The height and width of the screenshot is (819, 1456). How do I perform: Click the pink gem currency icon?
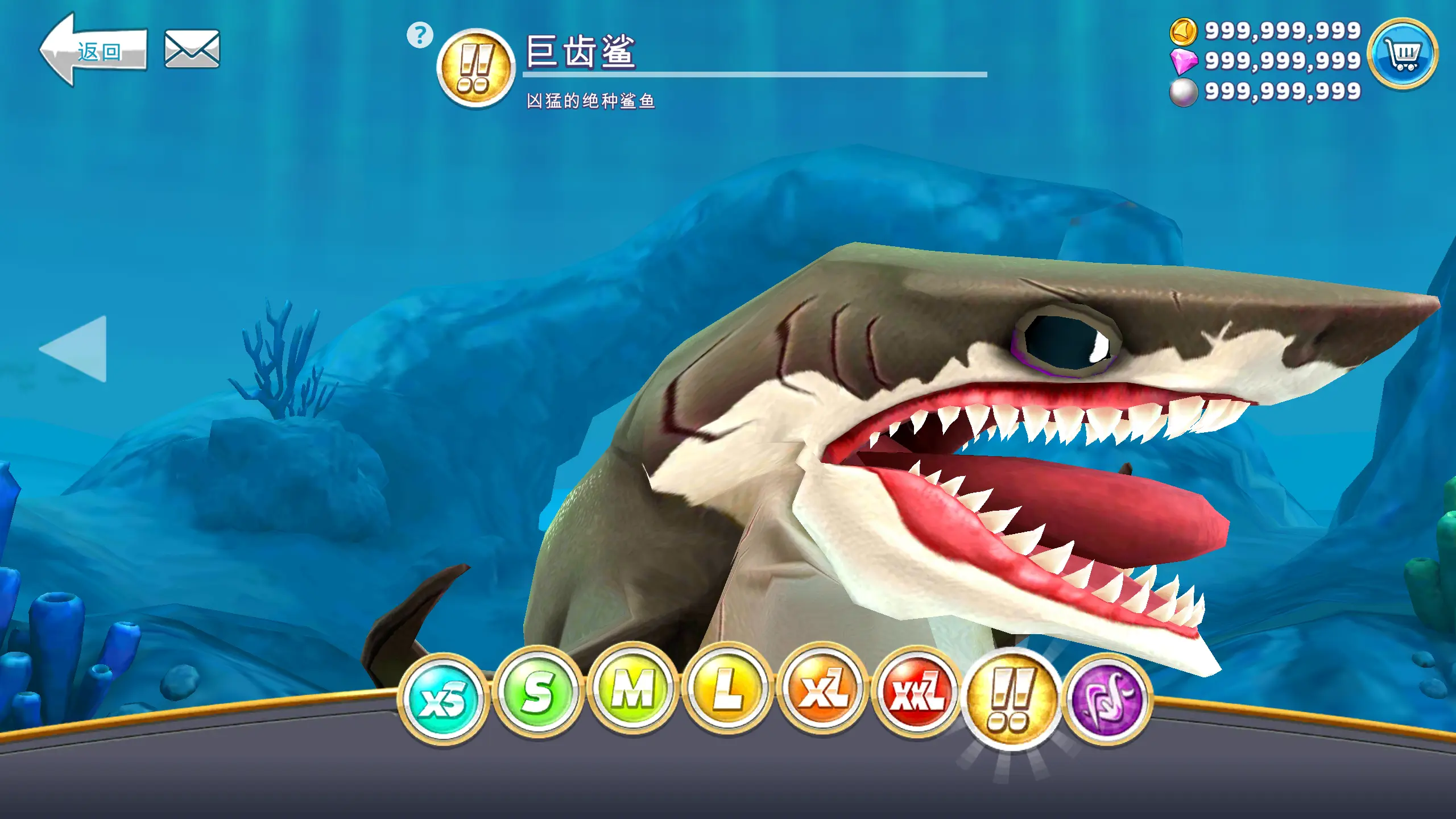1184,61
